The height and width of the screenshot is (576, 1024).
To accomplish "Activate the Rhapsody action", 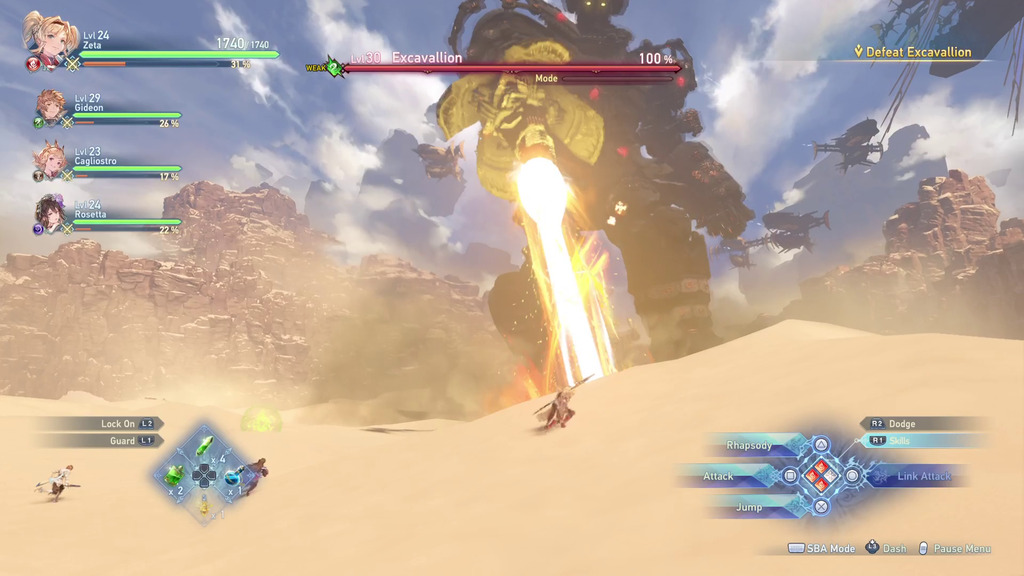I will coord(750,445).
